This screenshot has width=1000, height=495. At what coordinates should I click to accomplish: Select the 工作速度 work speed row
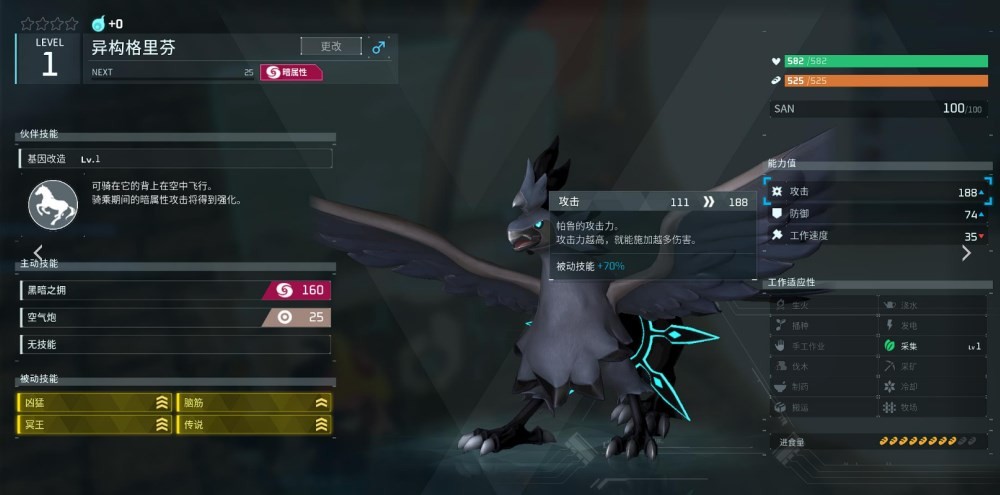click(x=877, y=236)
